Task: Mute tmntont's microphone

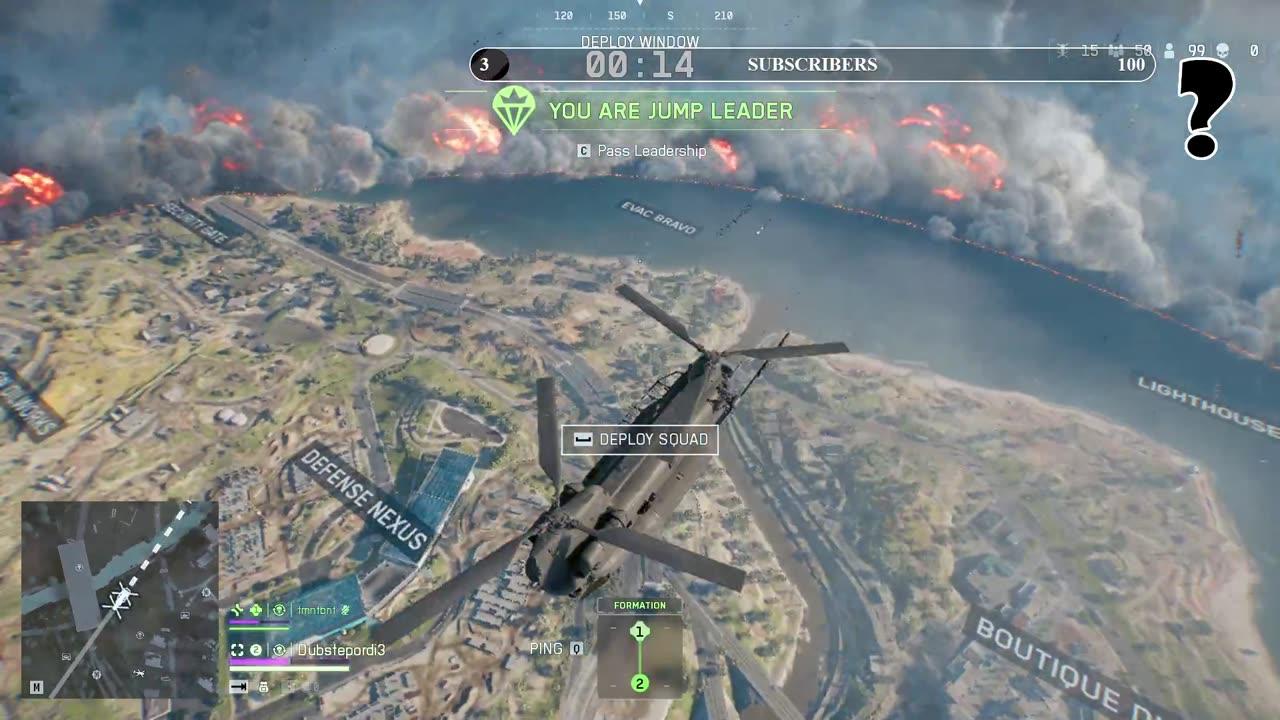Action: click(x=344, y=608)
